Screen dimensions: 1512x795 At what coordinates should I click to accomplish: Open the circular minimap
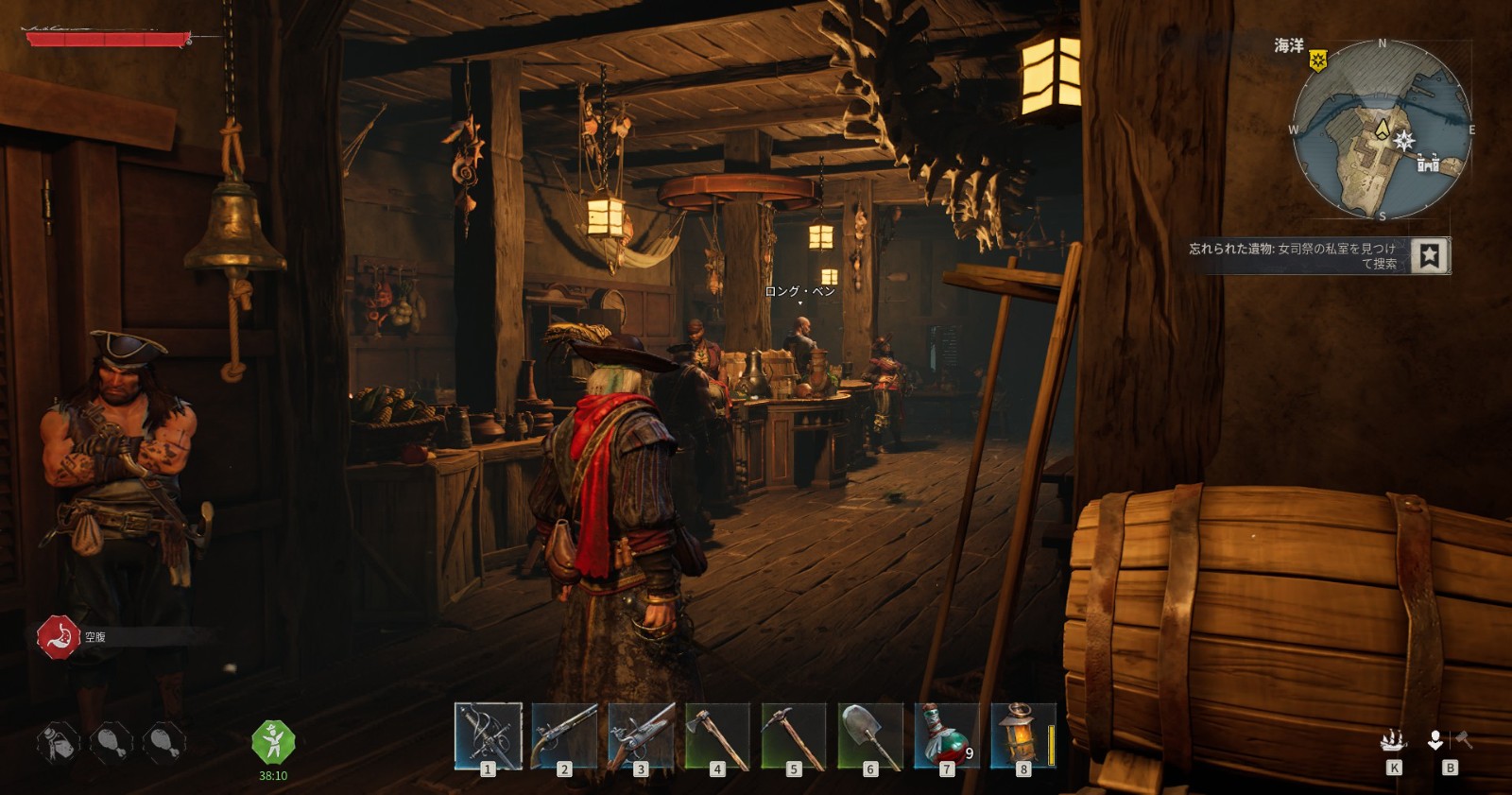click(x=1382, y=130)
